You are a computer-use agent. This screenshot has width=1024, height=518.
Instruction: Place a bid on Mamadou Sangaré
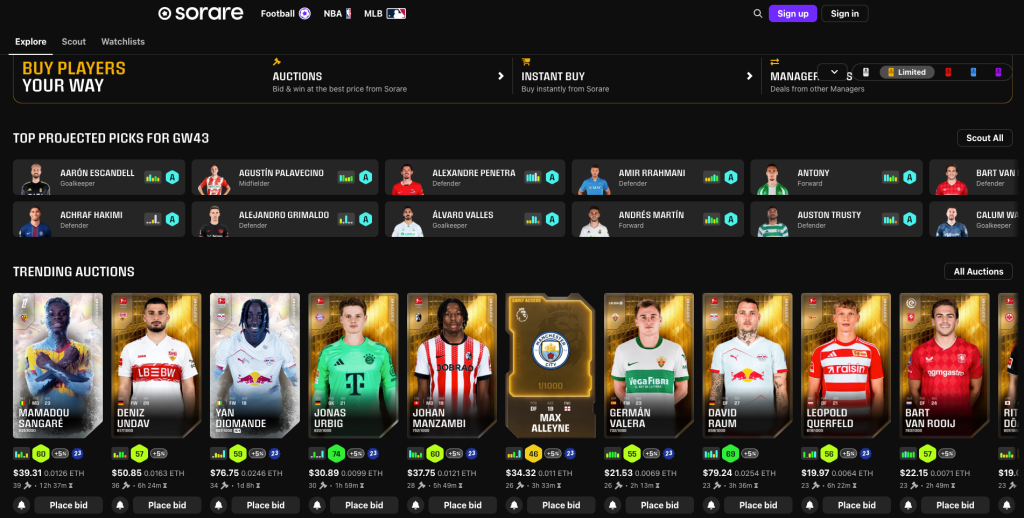(68, 505)
